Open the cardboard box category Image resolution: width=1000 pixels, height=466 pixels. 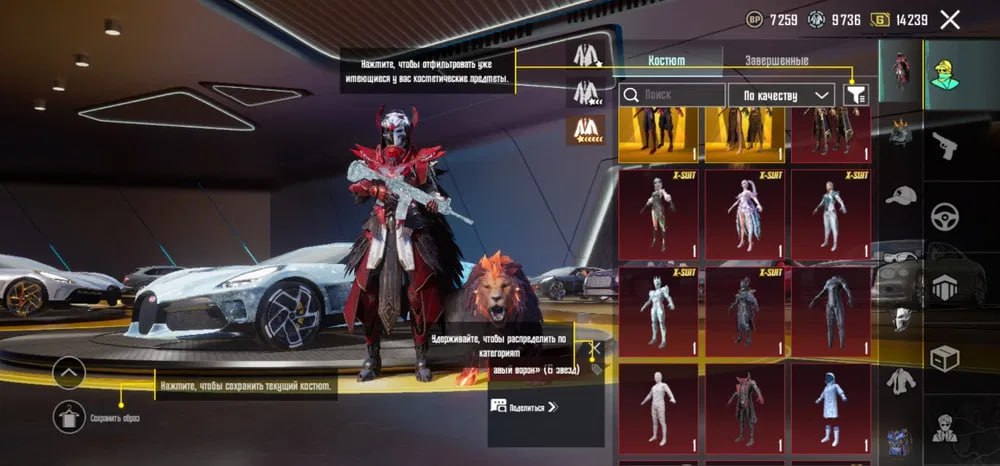(x=944, y=357)
